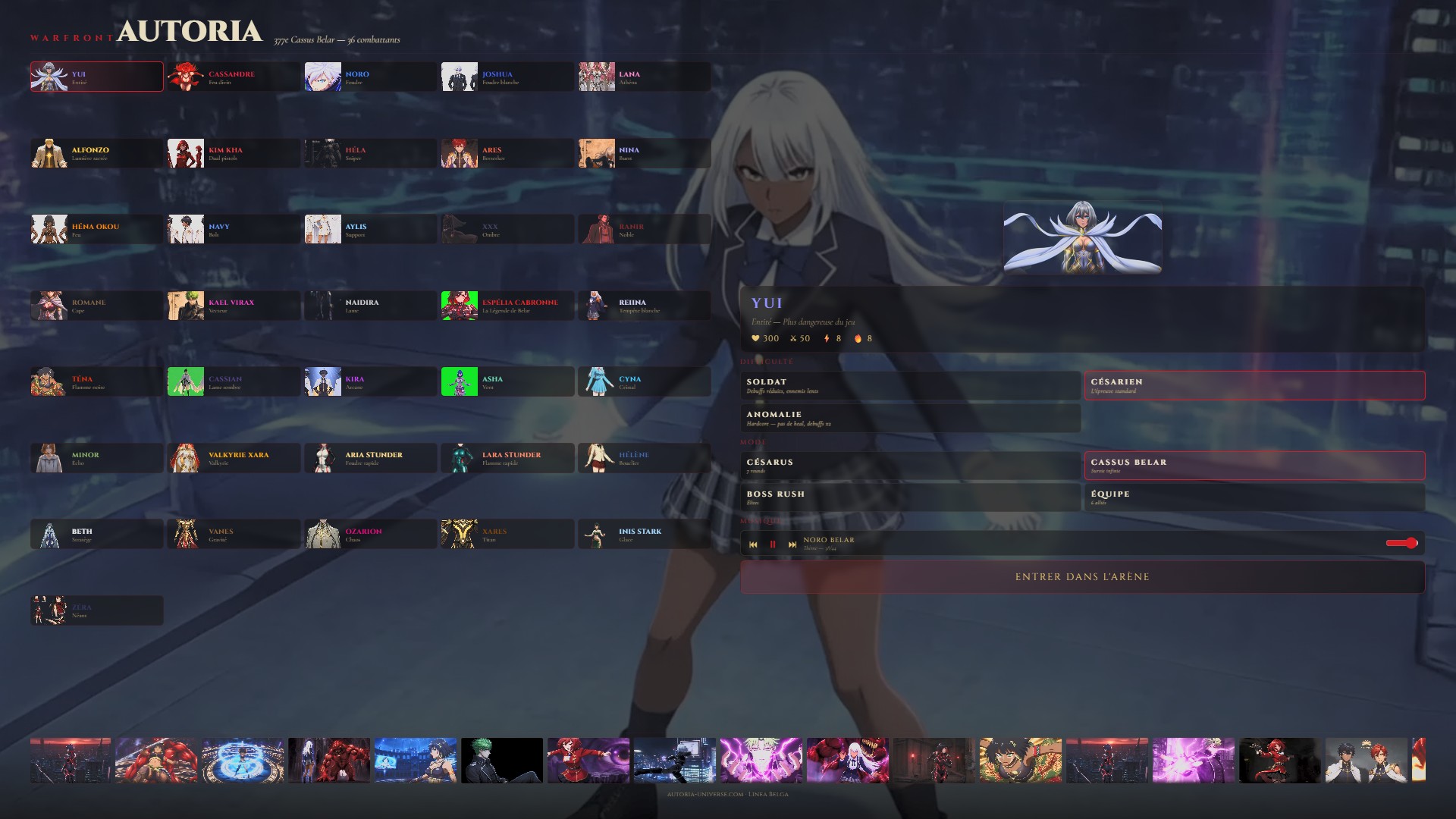This screenshot has height=819, width=1456.
Task: Choose the Valkyrie Xara fighter
Action: tap(234, 458)
